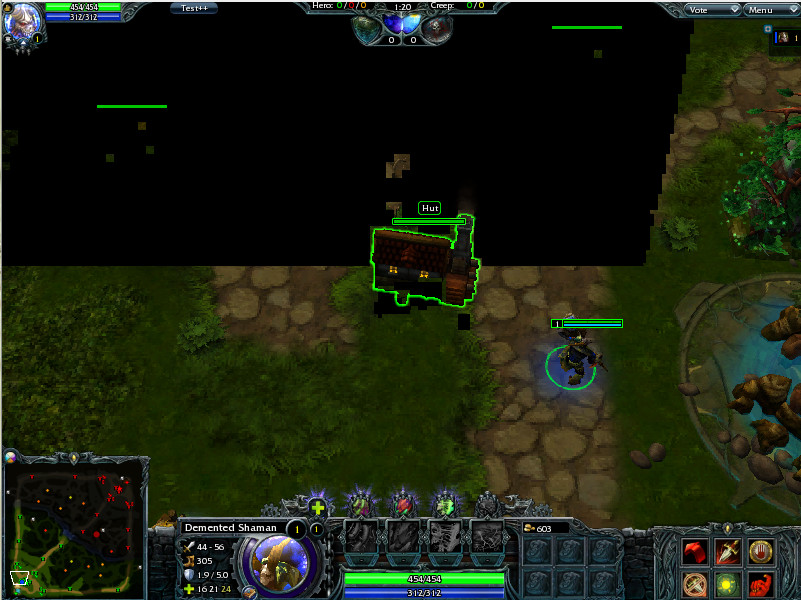Click the Test++ button
Screen dimensions: 801x600
click(195, 8)
